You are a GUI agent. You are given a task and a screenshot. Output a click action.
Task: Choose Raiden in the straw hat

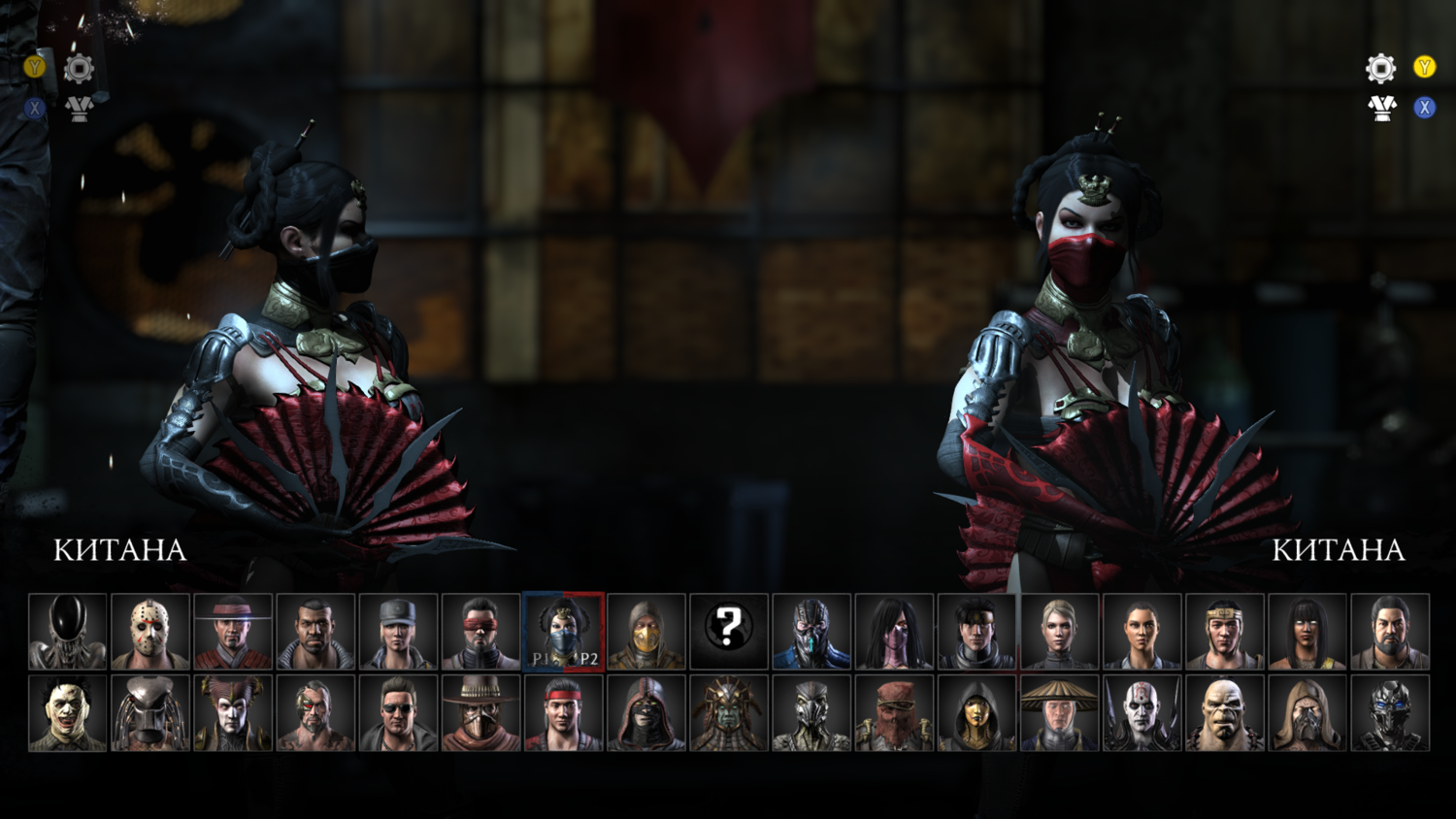point(1059,714)
